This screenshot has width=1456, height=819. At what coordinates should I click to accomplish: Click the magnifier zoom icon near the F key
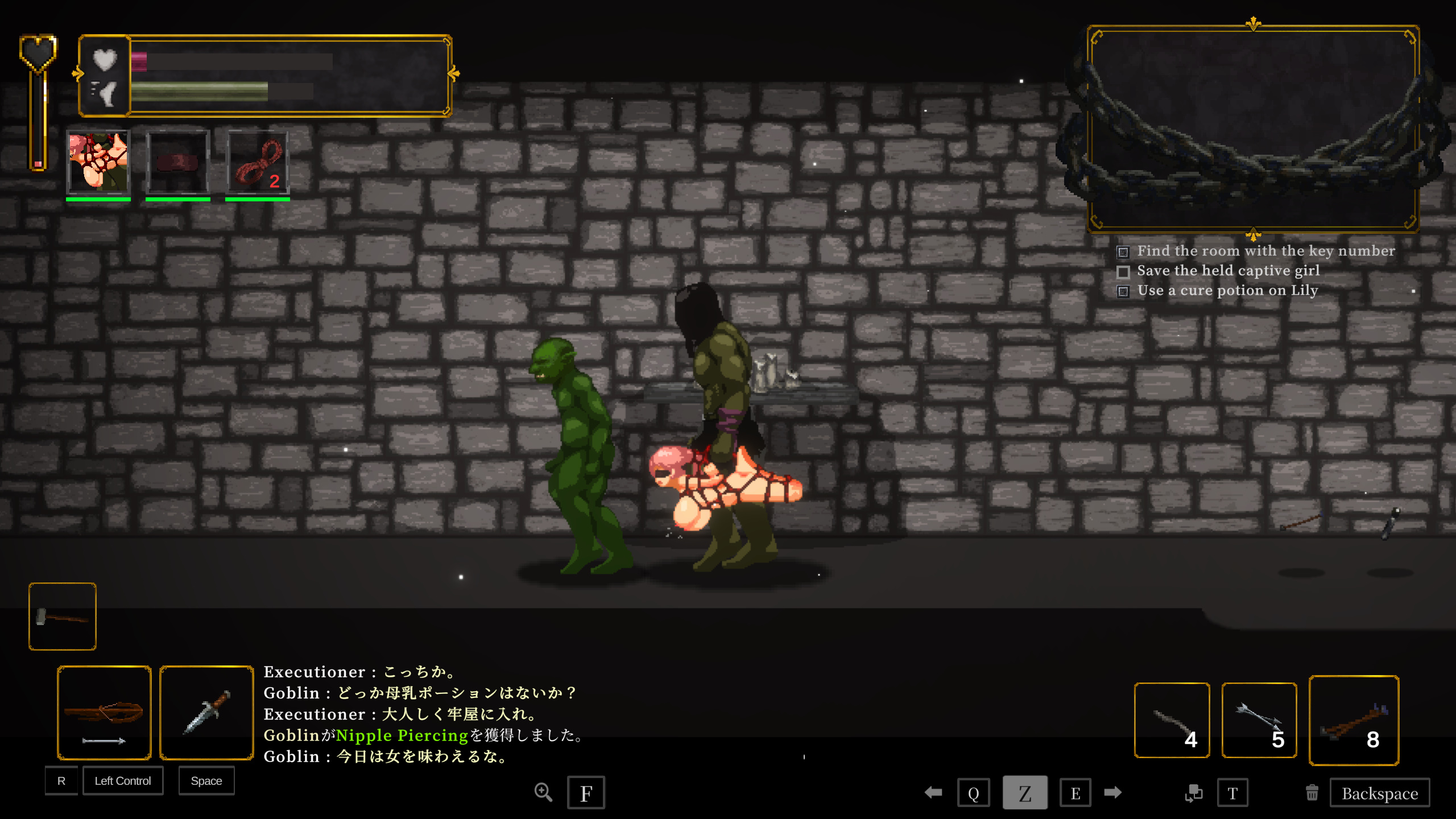[x=543, y=792]
